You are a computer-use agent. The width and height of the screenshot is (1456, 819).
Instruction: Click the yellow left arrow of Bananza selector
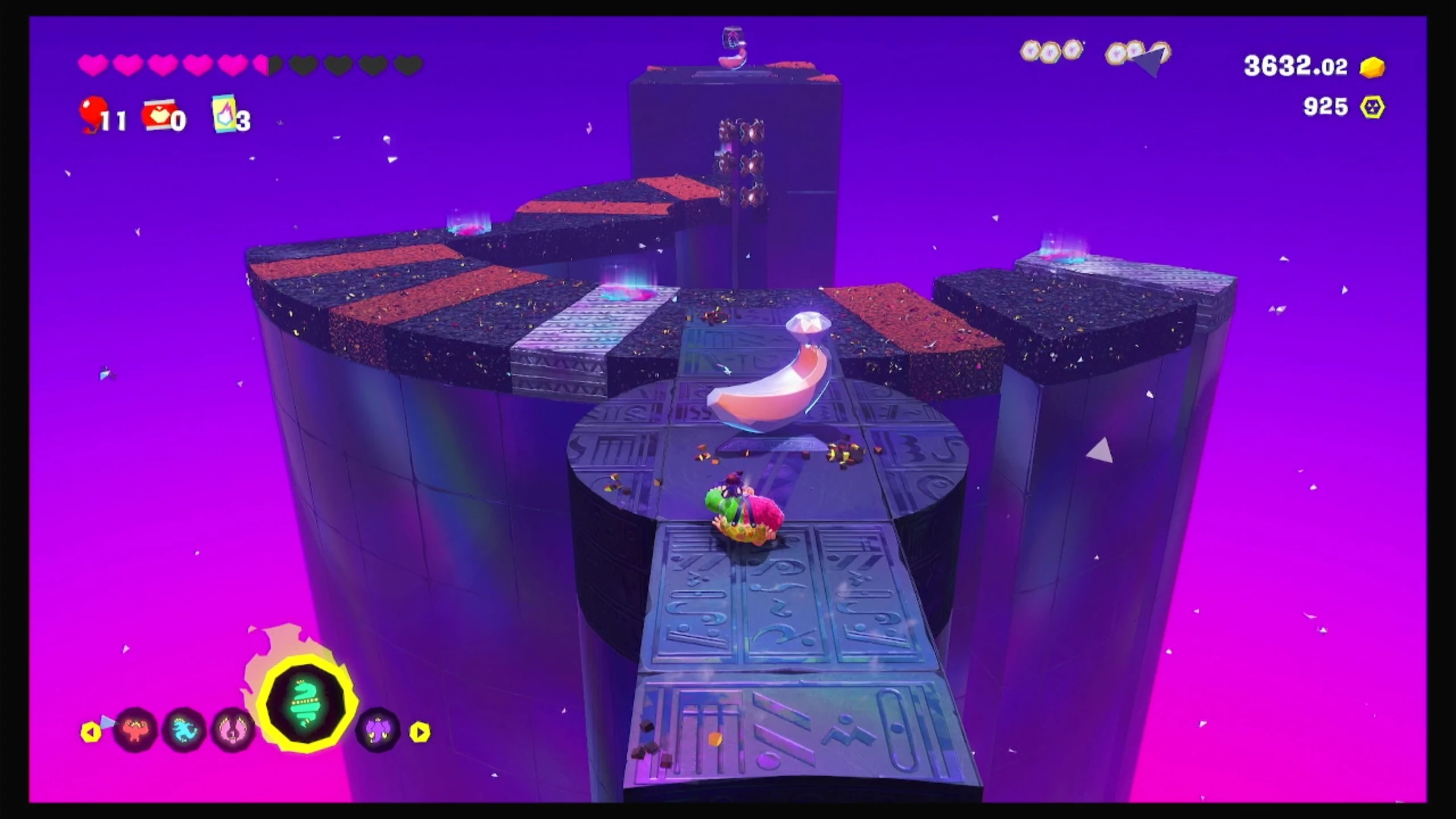90,732
